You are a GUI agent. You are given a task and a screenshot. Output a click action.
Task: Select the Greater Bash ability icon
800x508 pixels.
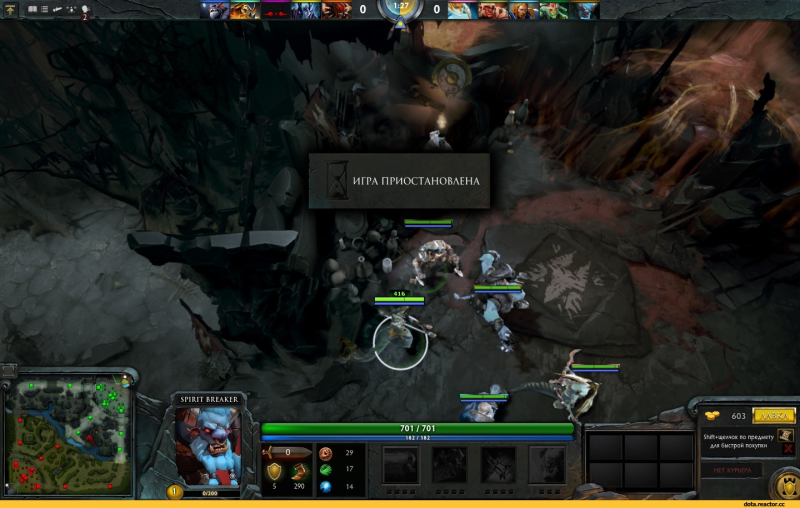coord(498,465)
